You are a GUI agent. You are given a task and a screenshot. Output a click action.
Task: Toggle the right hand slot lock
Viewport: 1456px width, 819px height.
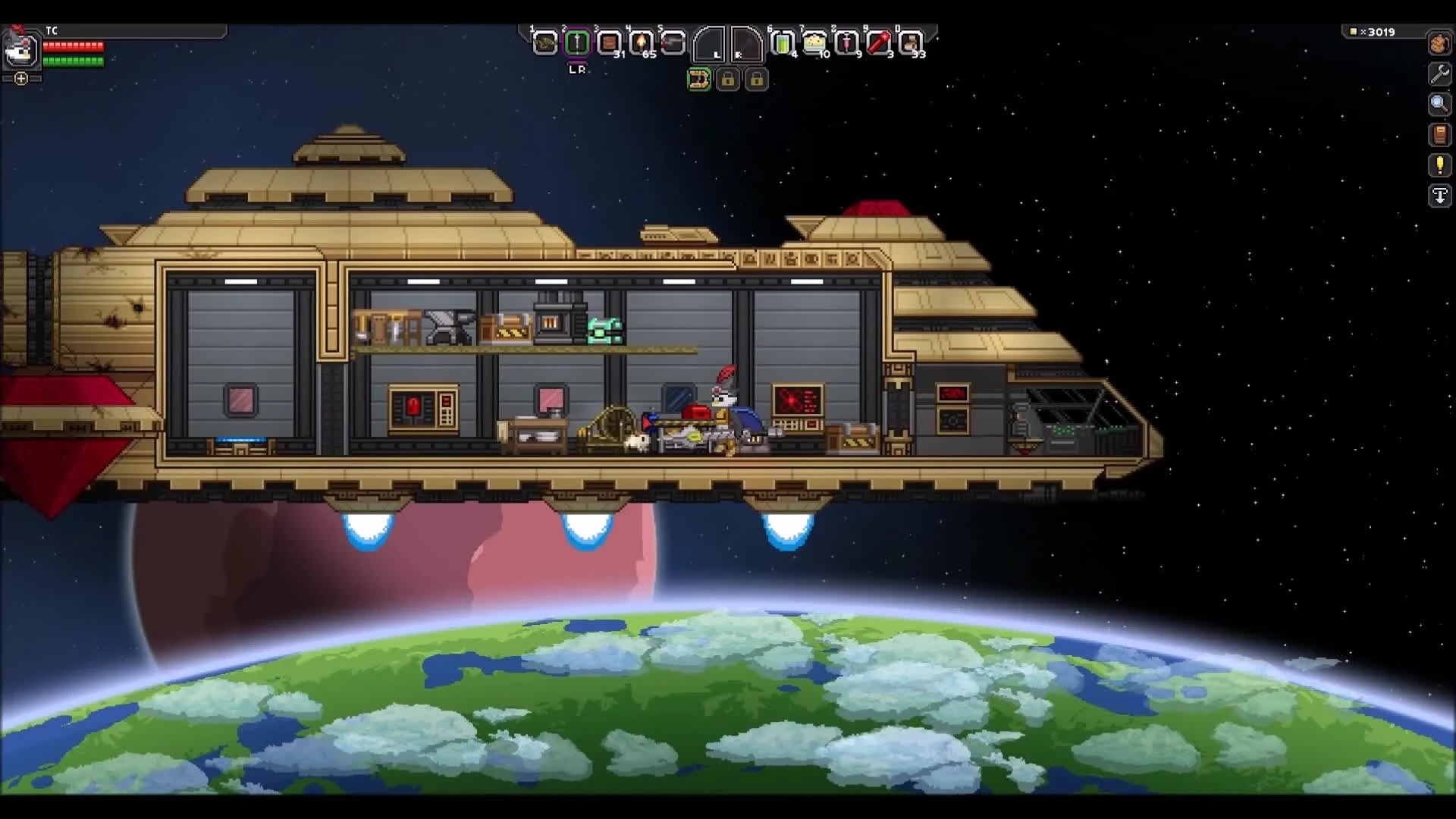coord(758,79)
